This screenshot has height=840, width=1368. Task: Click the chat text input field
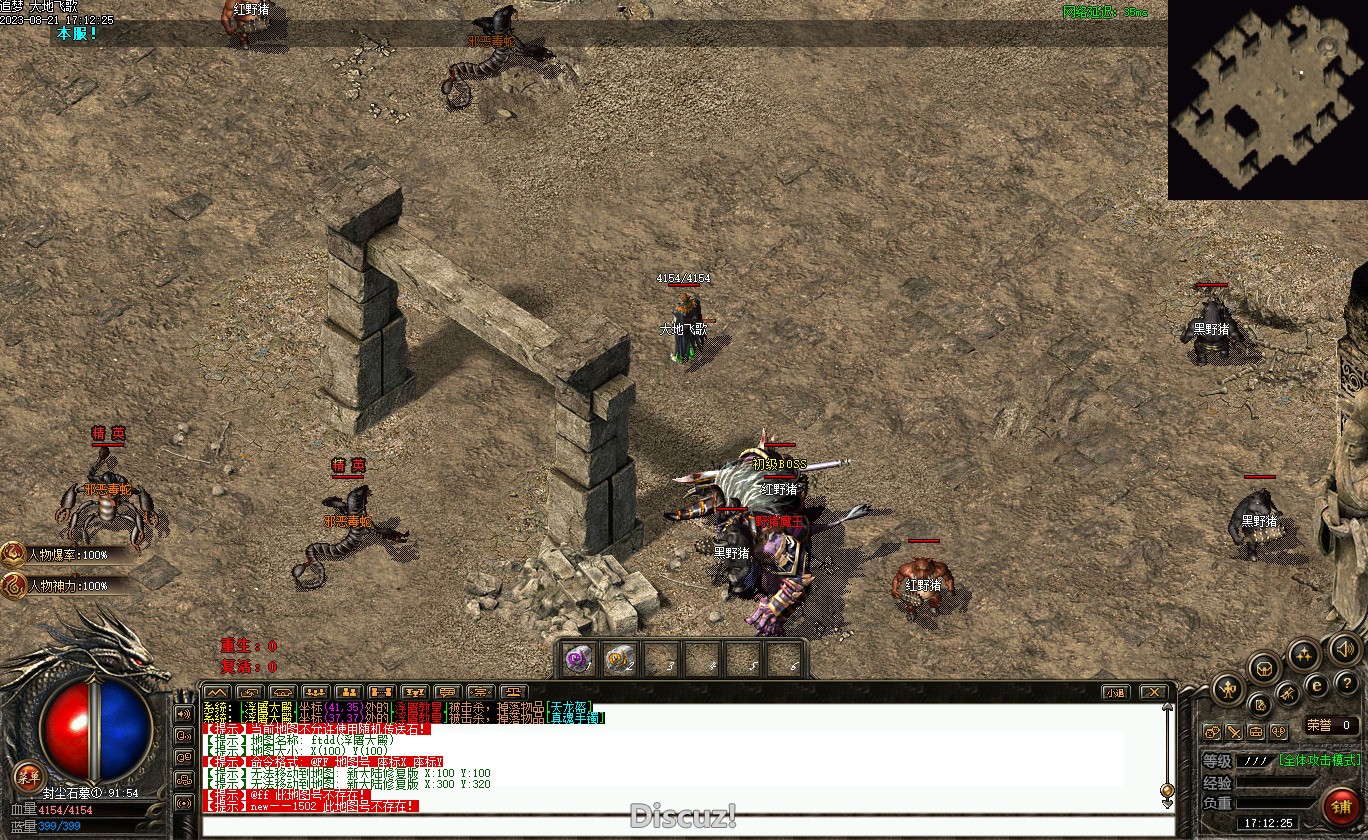[680, 824]
